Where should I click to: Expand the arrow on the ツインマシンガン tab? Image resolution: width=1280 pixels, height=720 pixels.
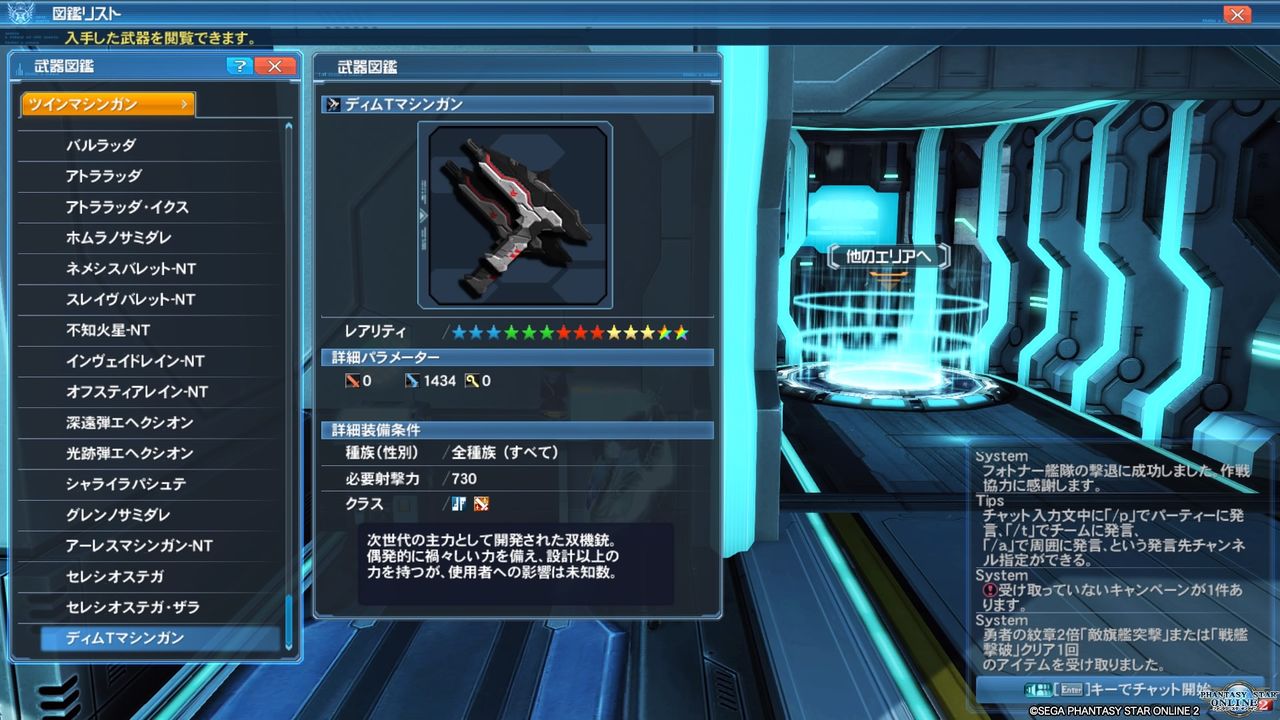[x=184, y=103]
